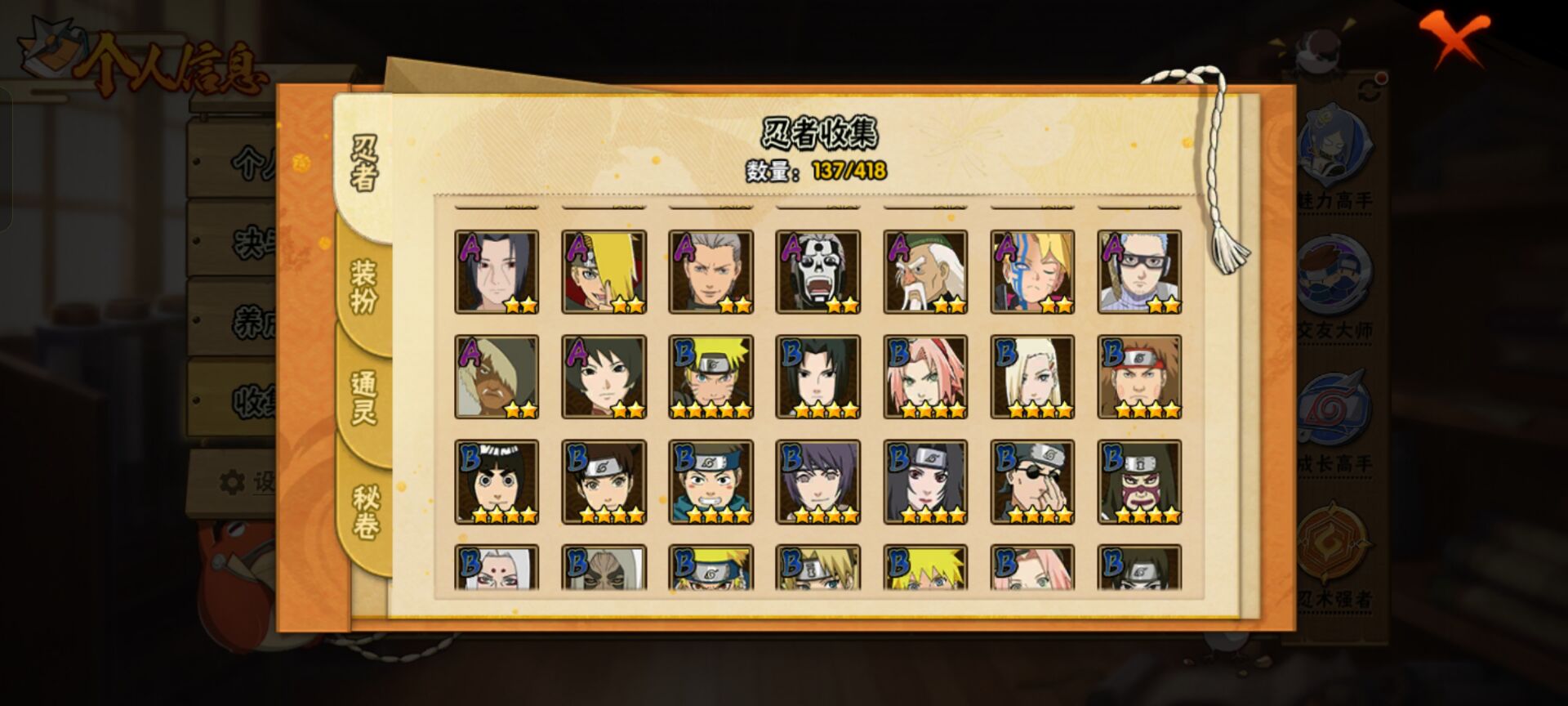1568x706 pixels.
Task: Pick the white skull-masked ninja portrait
Action: click(x=817, y=272)
